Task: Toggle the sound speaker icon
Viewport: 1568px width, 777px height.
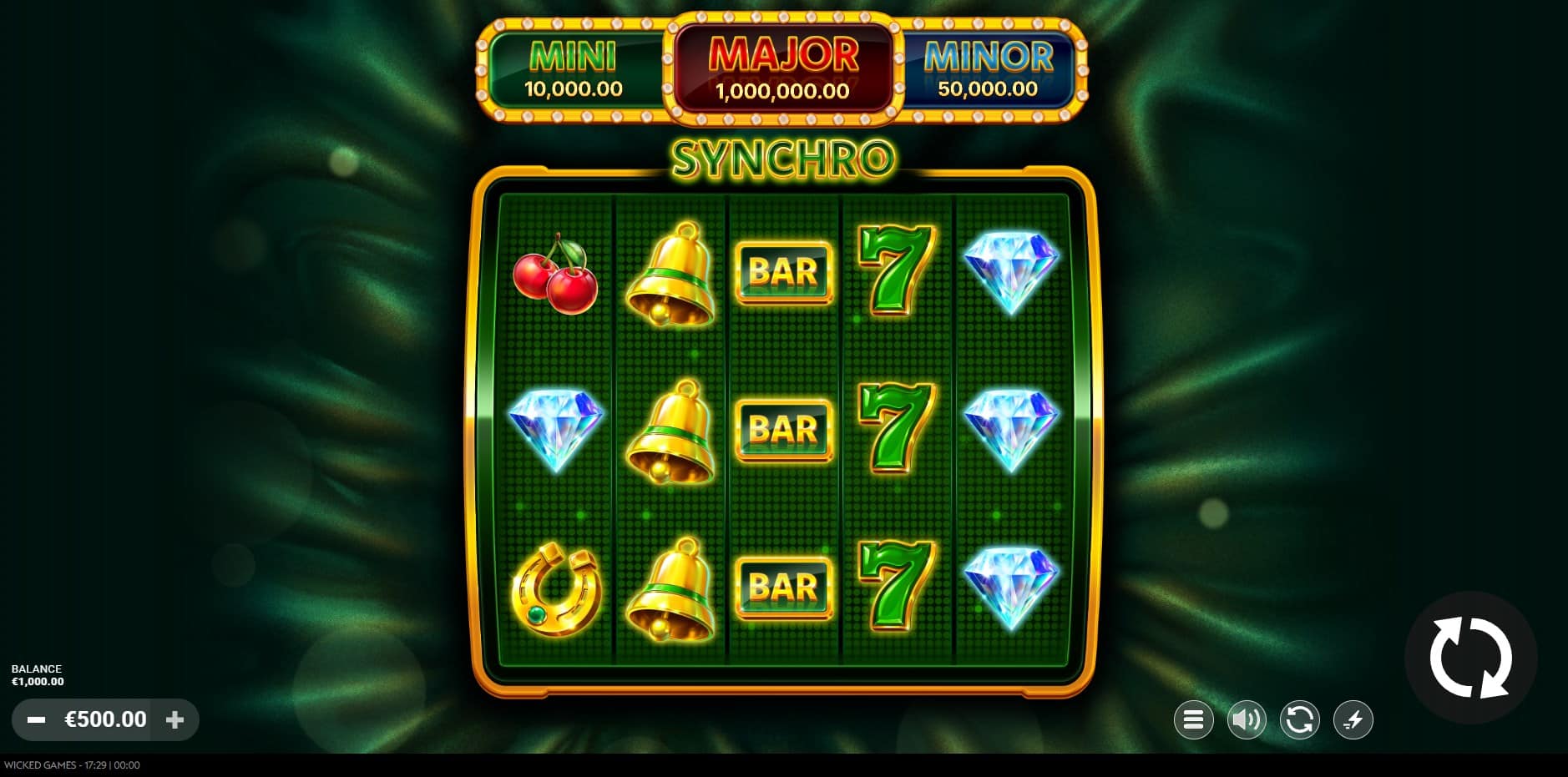Action: (x=1246, y=719)
